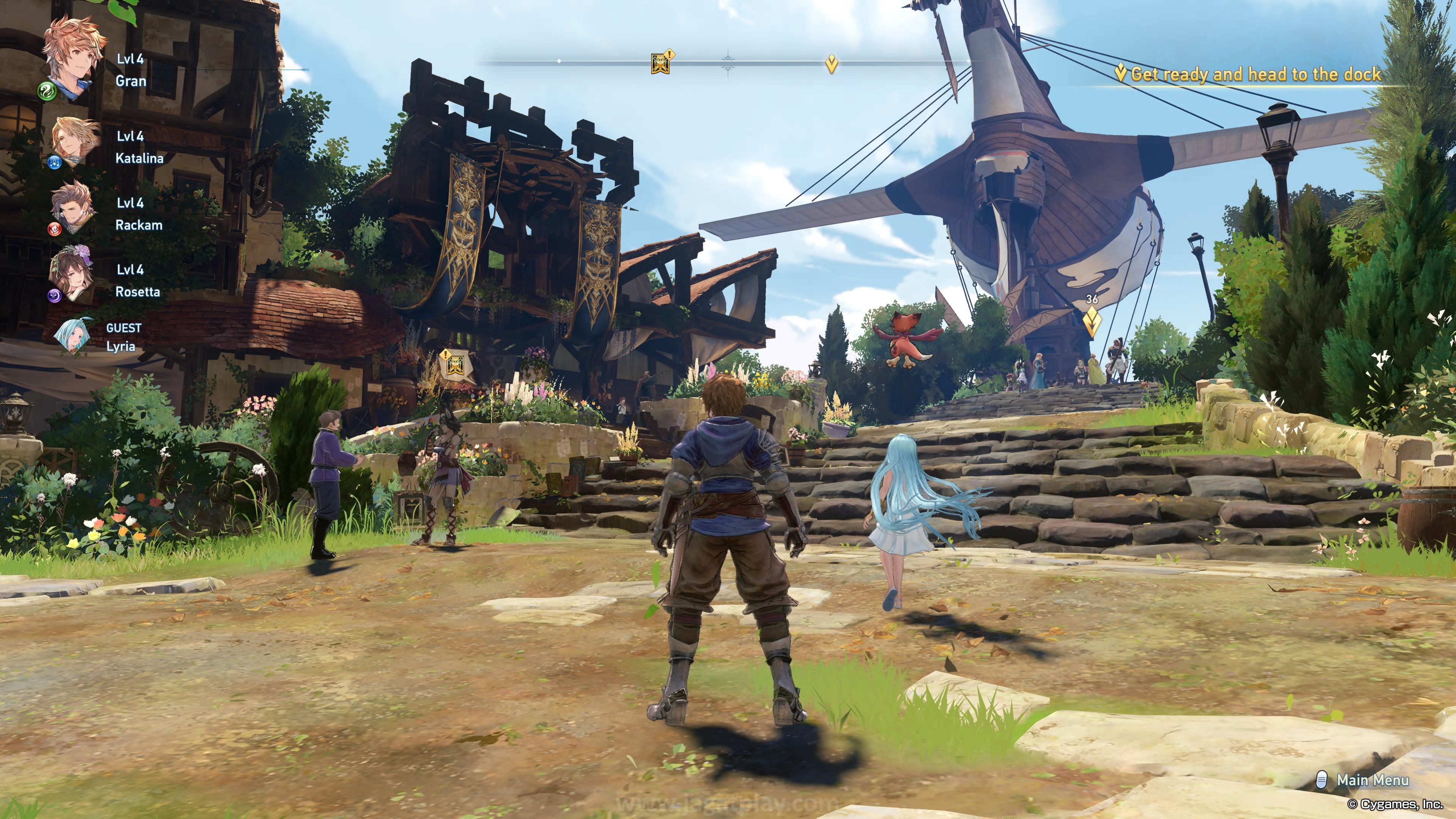Click the gold objective marker on the compass
This screenshot has height=819, width=1456.
831,64
